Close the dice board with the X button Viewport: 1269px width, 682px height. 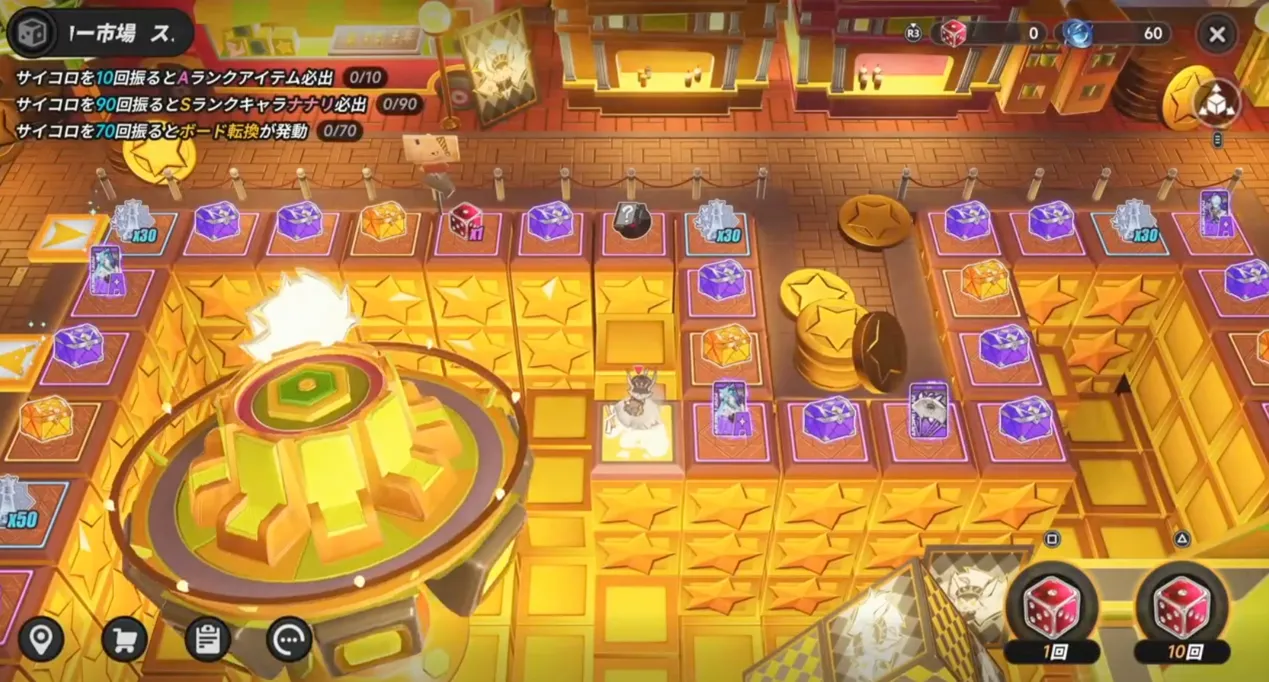(x=1216, y=35)
